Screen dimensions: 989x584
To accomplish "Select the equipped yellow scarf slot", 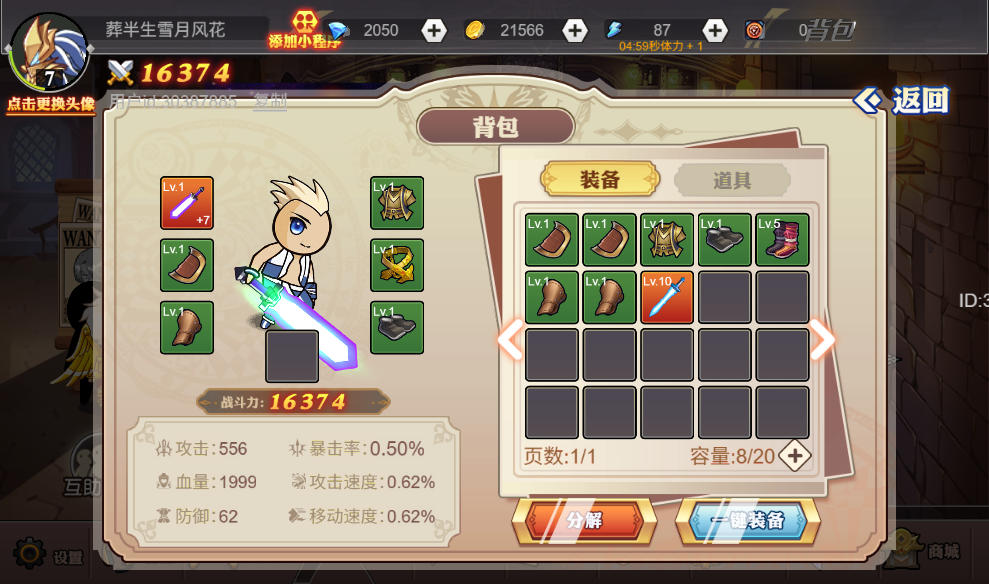I will tap(397, 265).
